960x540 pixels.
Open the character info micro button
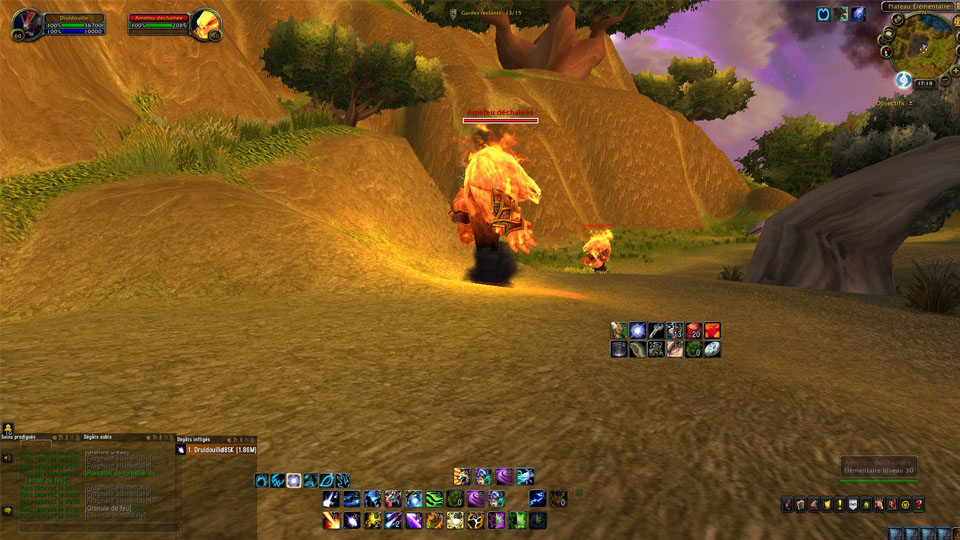(x=788, y=505)
